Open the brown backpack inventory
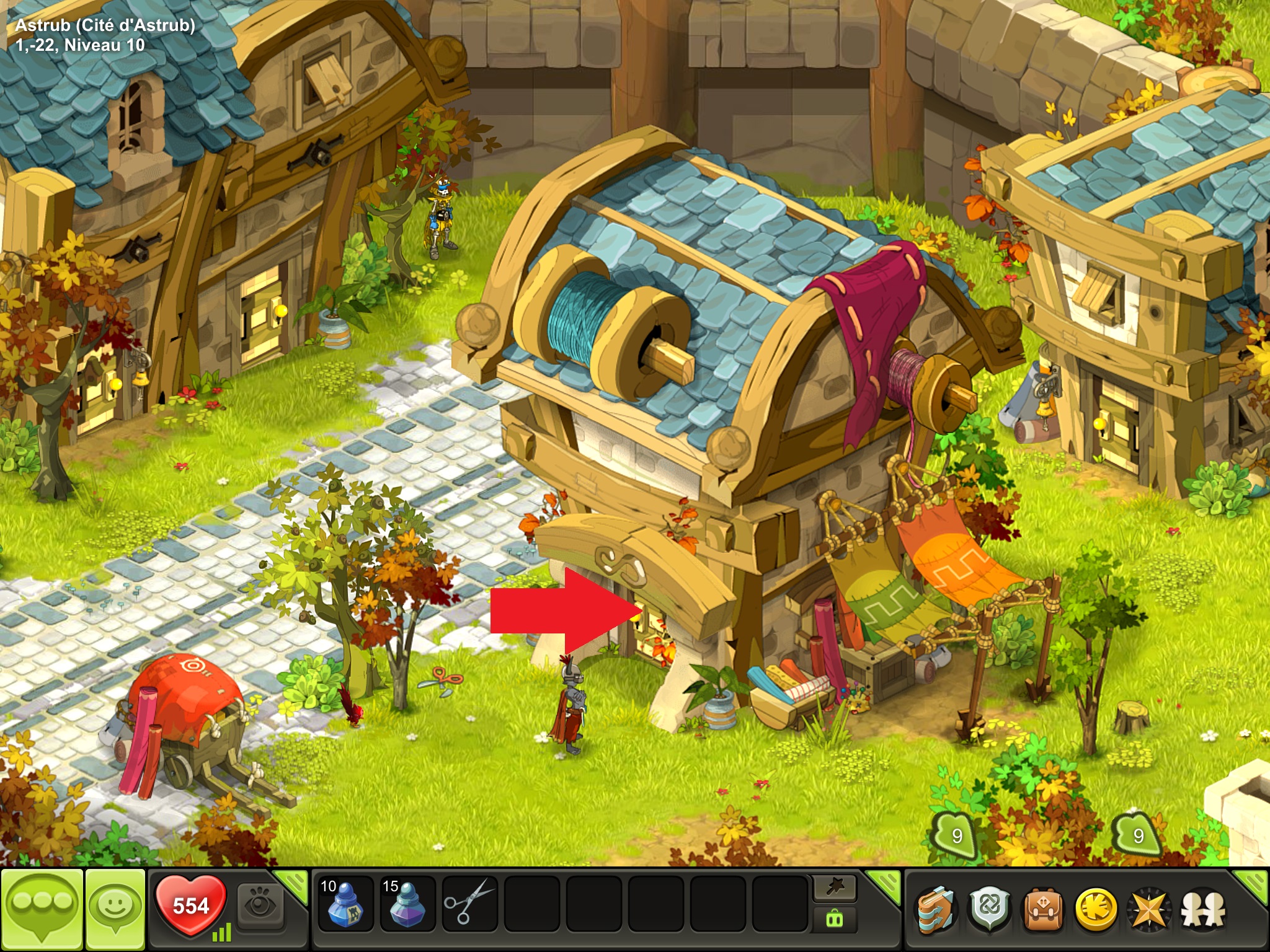Image resolution: width=1270 pixels, height=952 pixels. (x=1043, y=910)
